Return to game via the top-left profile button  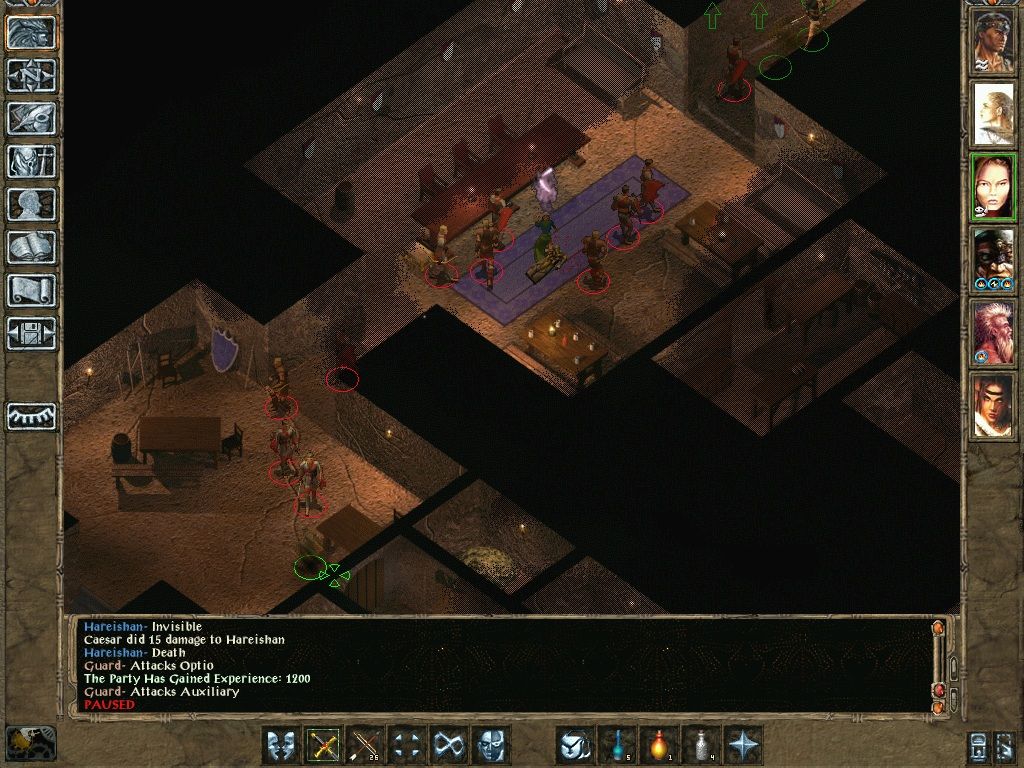(x=31, y=32)
